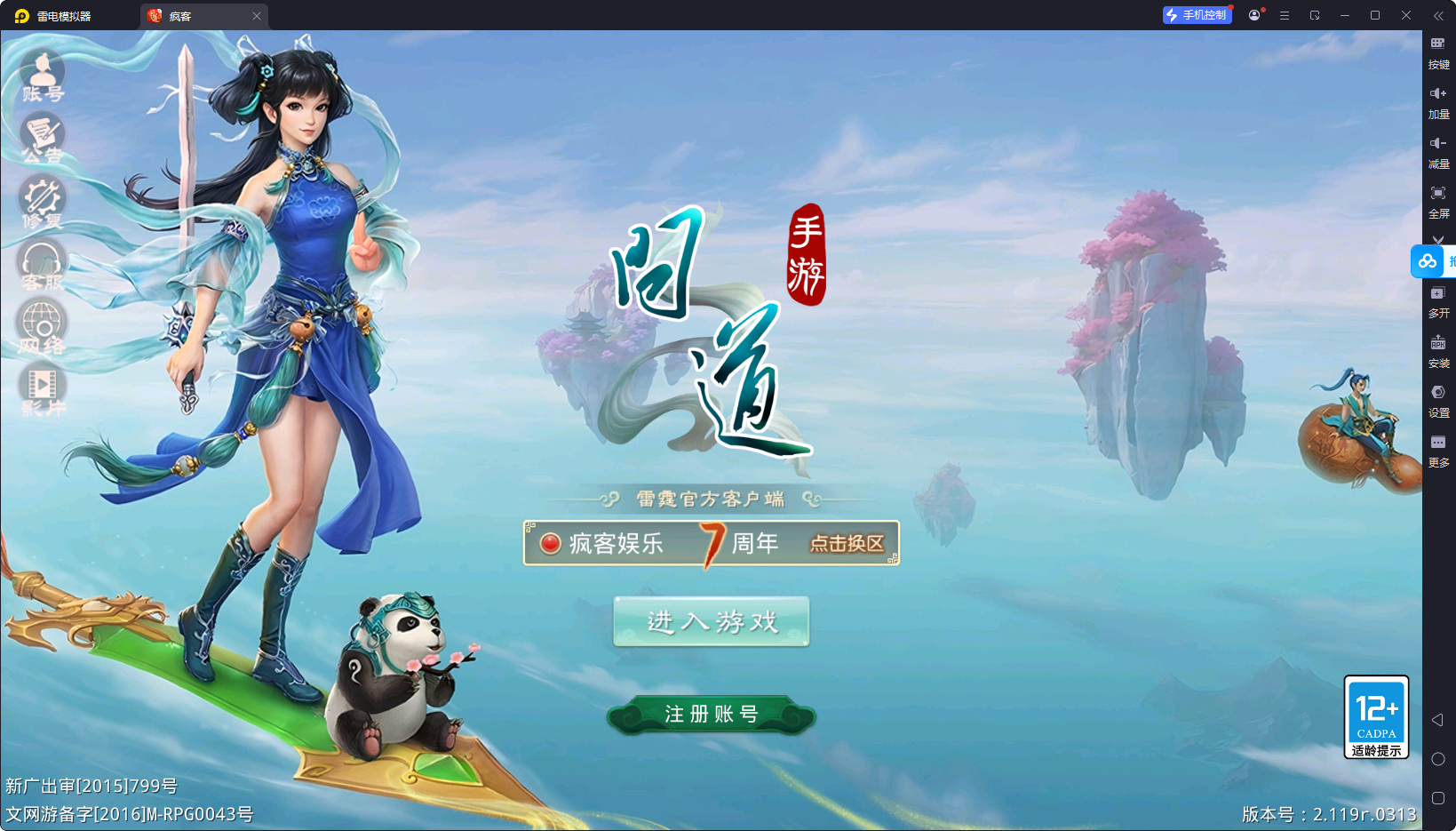View the 公告 announcements
Viewport: 1456px width, 831px height.
[x=42, y=135]
